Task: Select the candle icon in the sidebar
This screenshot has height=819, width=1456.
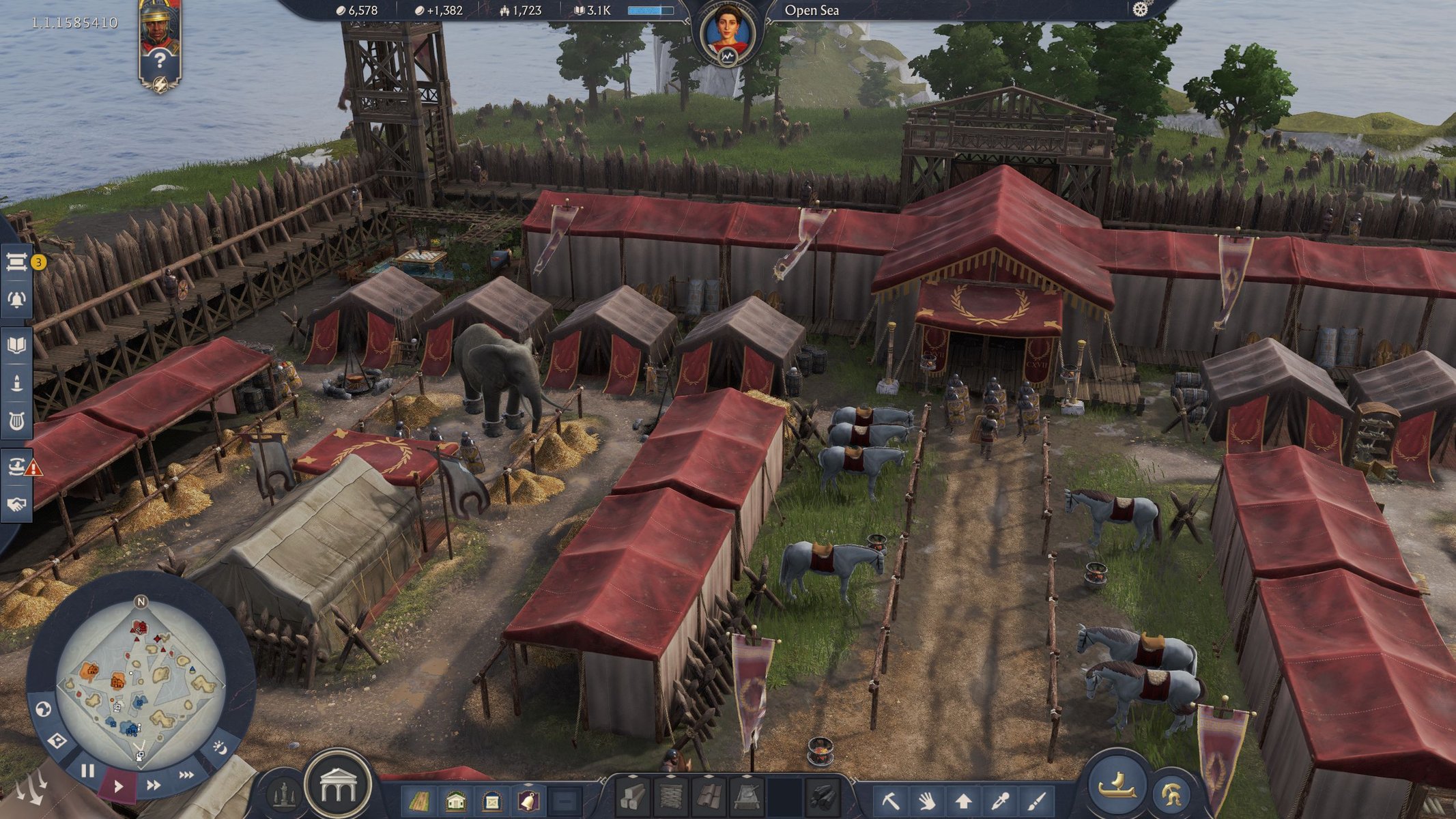Action: [x=17, y=383]
